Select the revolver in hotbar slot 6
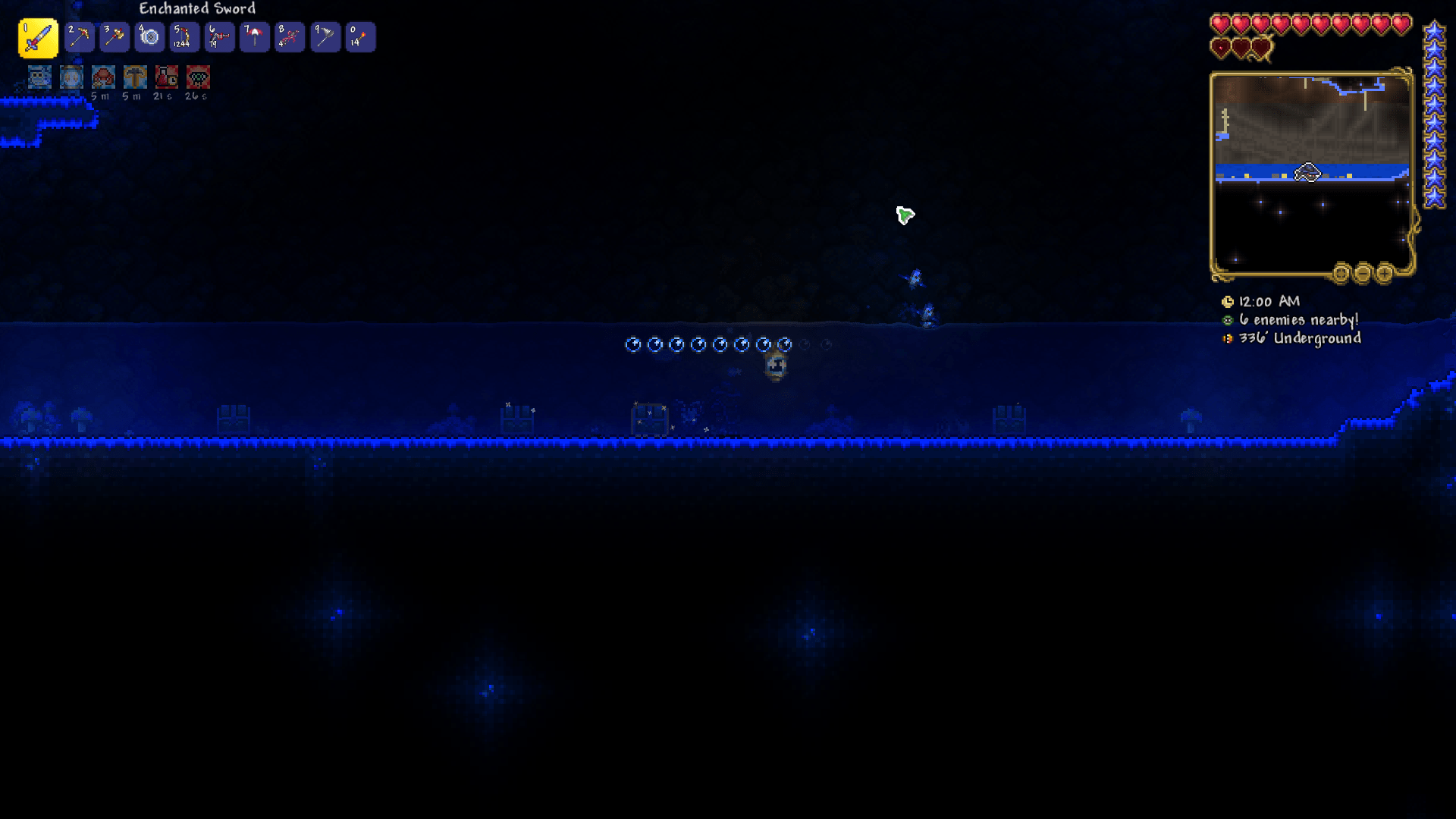The width and height of the screenshot is (1456, 819). 219,36
